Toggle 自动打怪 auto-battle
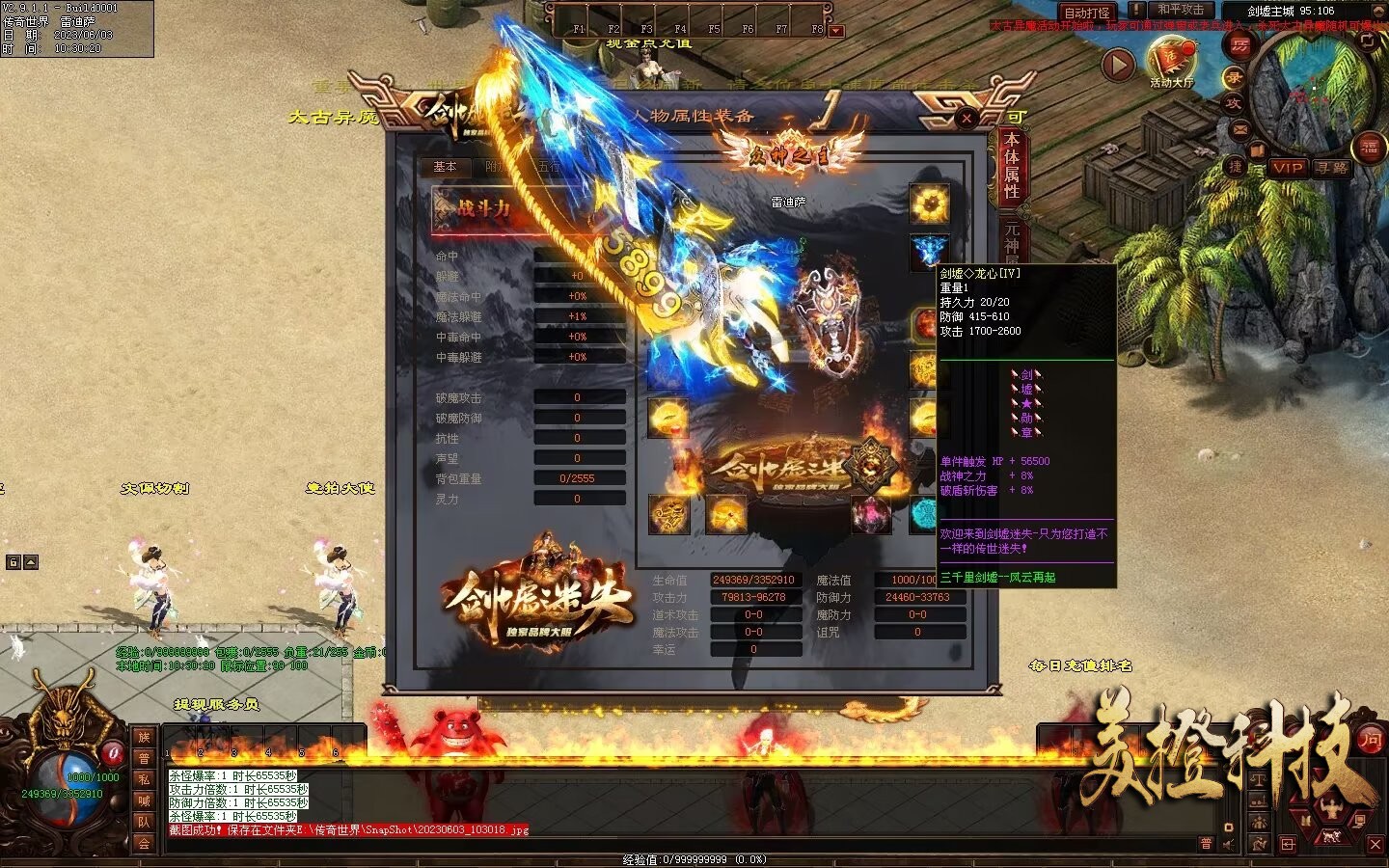Image resolution: width=1389 pixels, height=868 pixels. (x=1086, y=13)
